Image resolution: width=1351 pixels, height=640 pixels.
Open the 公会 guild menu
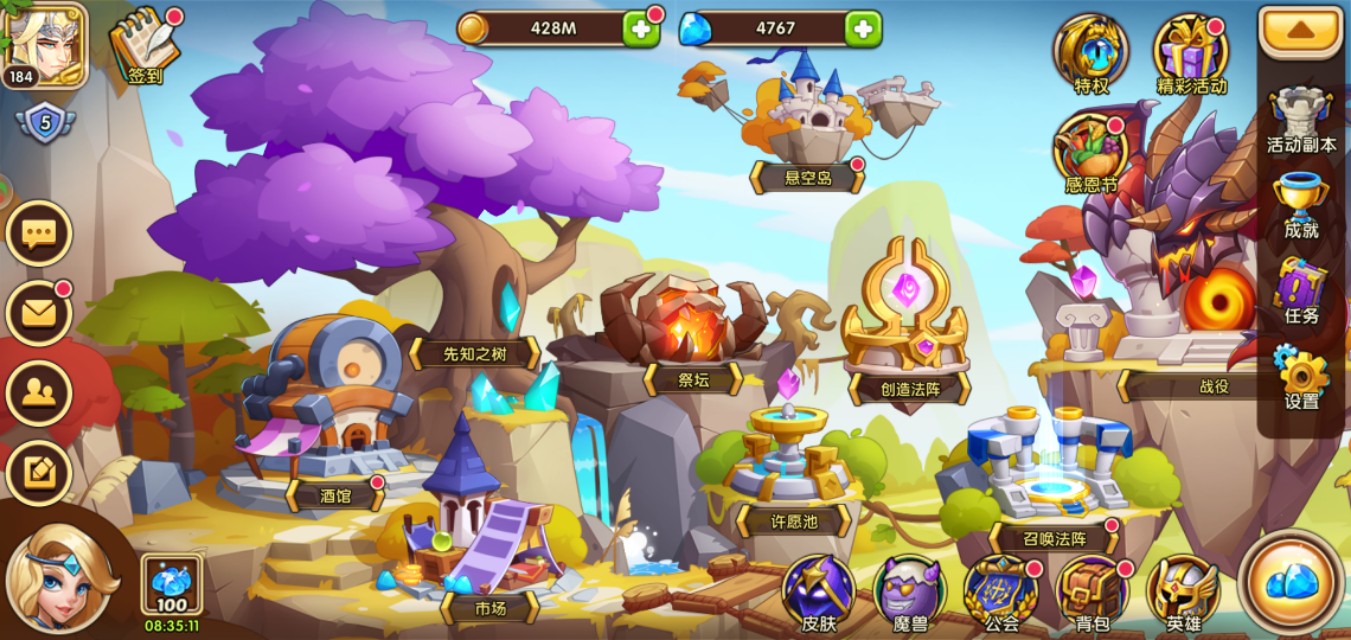1000,592
